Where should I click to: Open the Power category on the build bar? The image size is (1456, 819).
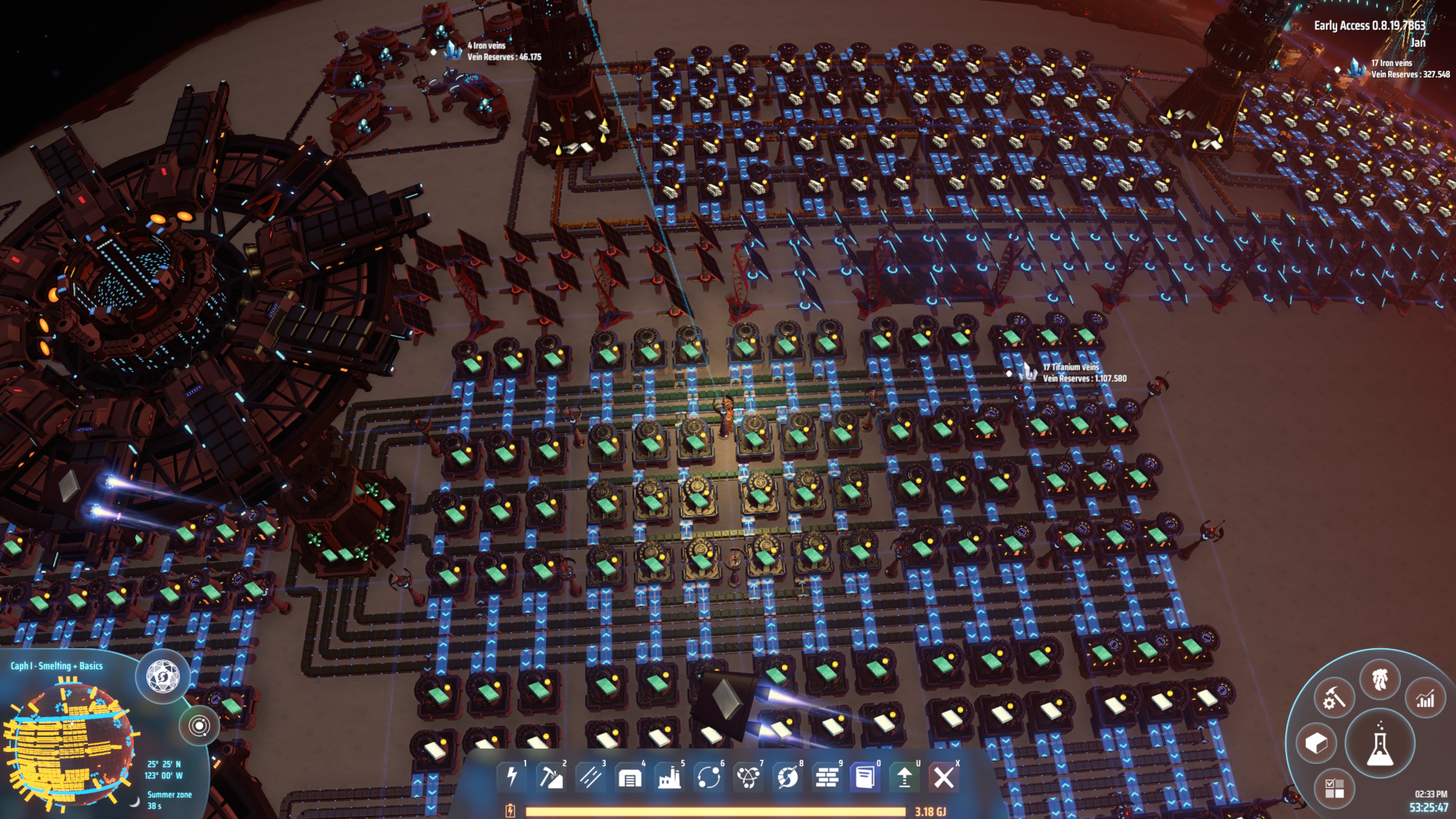point(513,778)
